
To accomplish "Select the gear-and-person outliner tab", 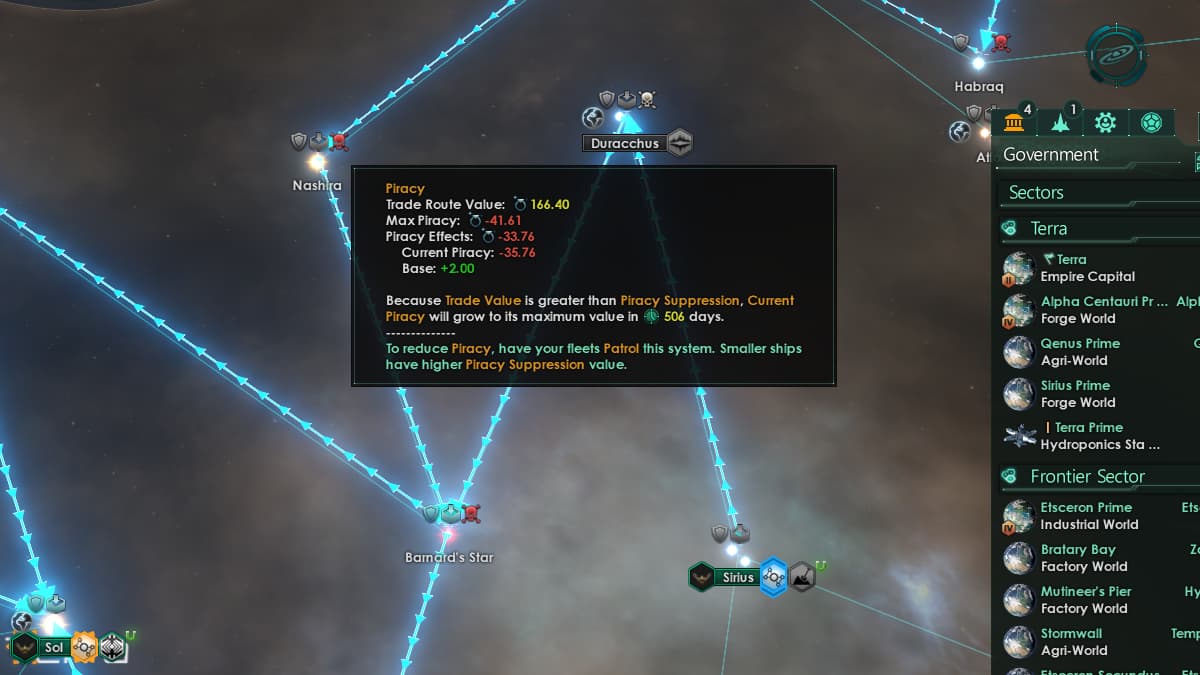I will tap(1105, 123).
